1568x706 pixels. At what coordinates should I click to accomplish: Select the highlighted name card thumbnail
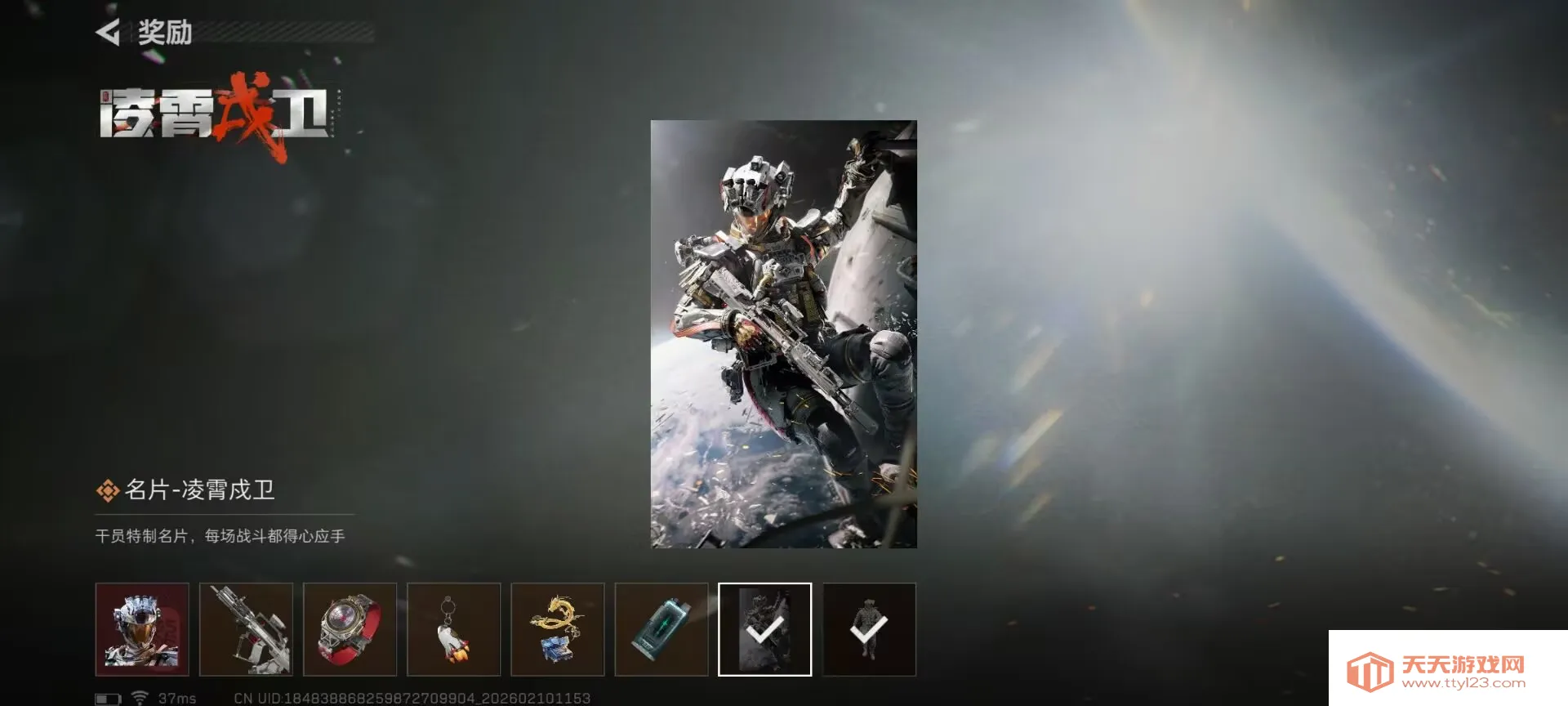pos(764,629)
